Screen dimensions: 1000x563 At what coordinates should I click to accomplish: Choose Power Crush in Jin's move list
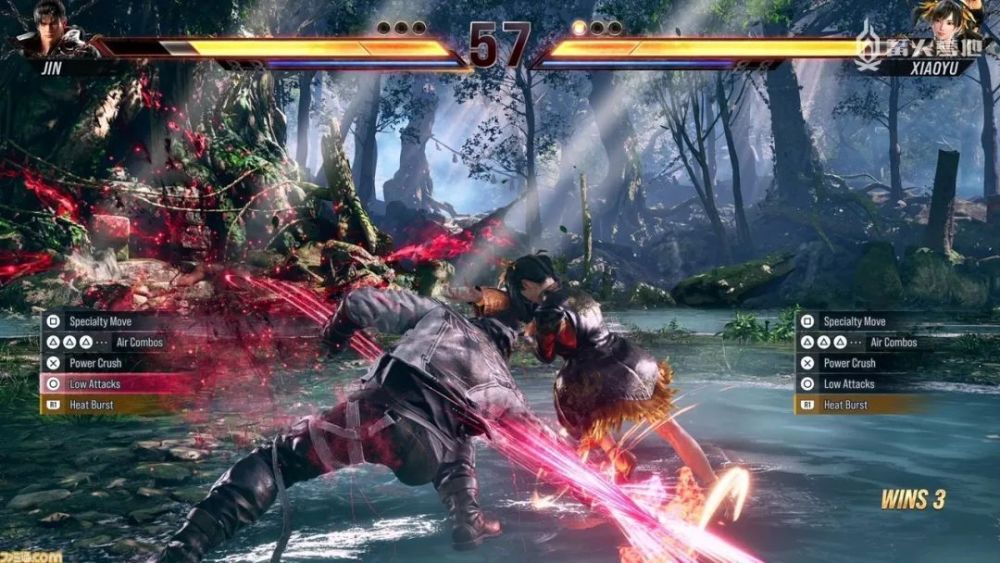click(96, 363)
